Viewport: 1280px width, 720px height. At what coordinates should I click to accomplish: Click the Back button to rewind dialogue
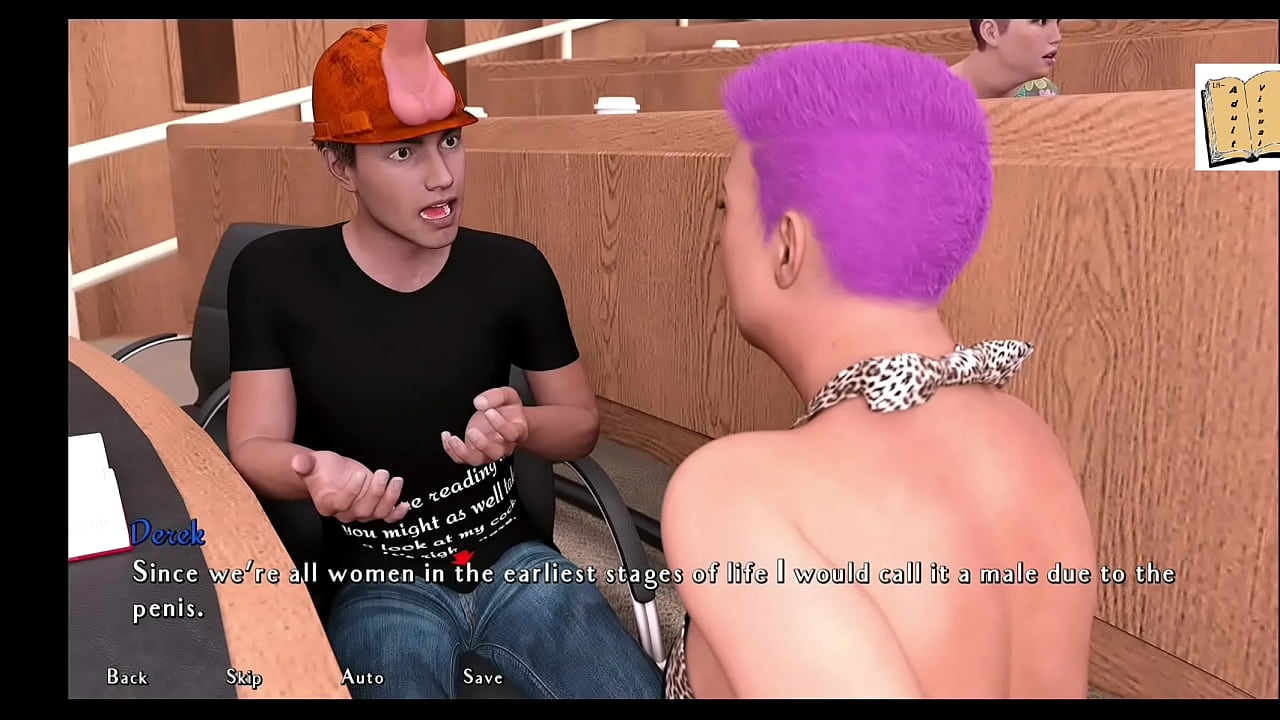point(126,677)
